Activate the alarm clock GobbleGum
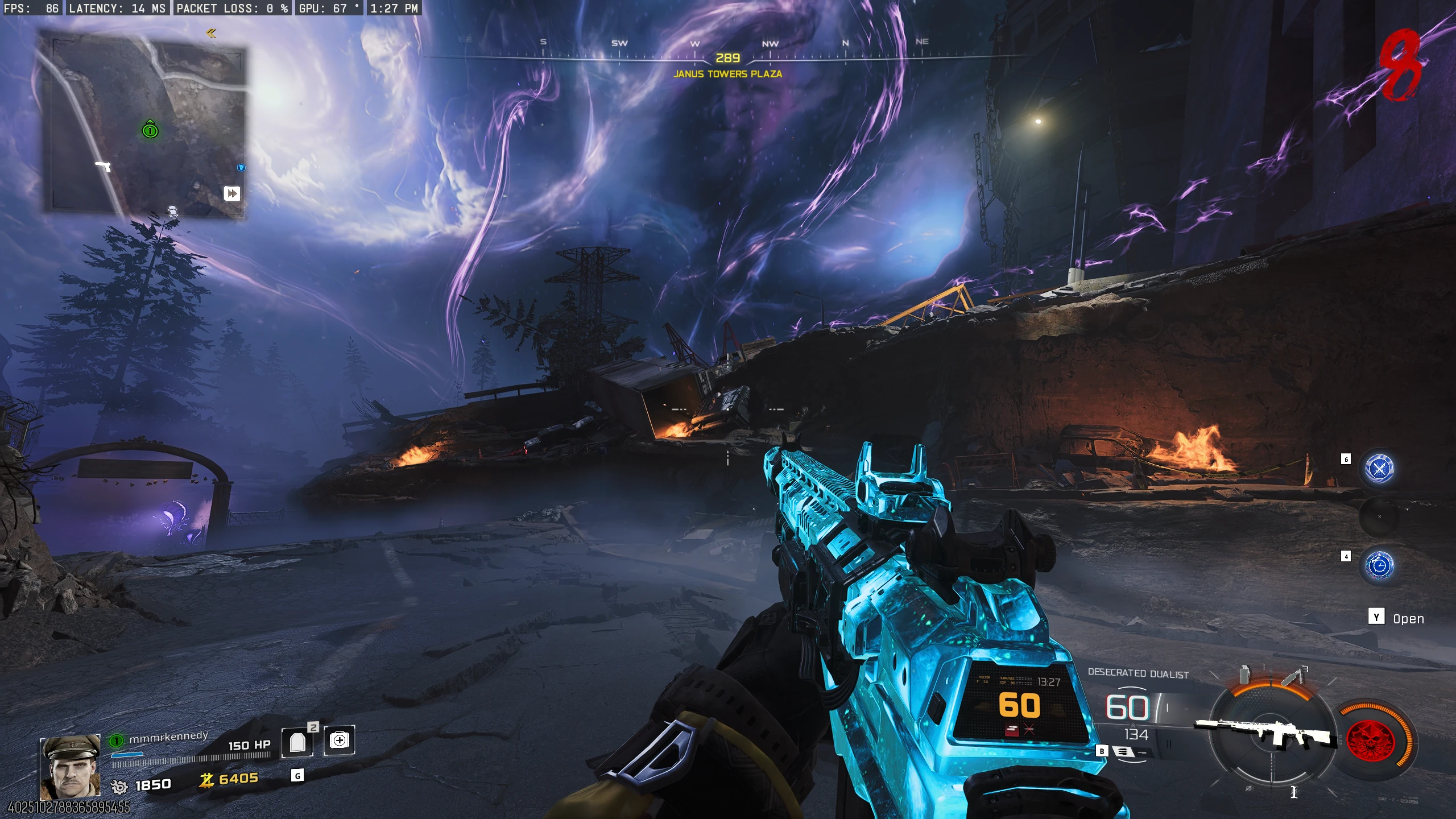 pos(1379,565)
